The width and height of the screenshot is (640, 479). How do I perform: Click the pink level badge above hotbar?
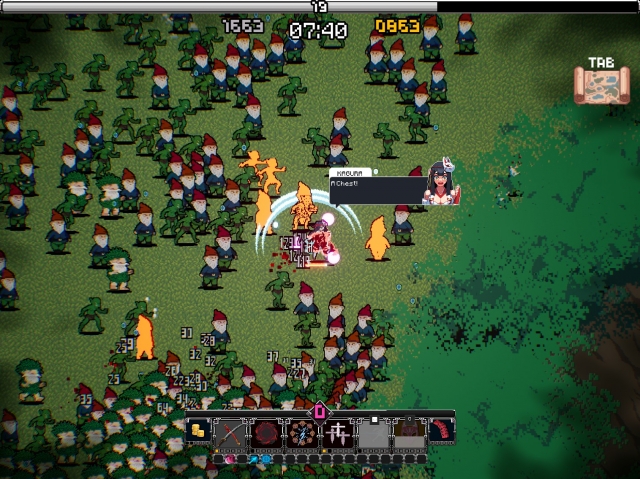(x=320, y=409)
